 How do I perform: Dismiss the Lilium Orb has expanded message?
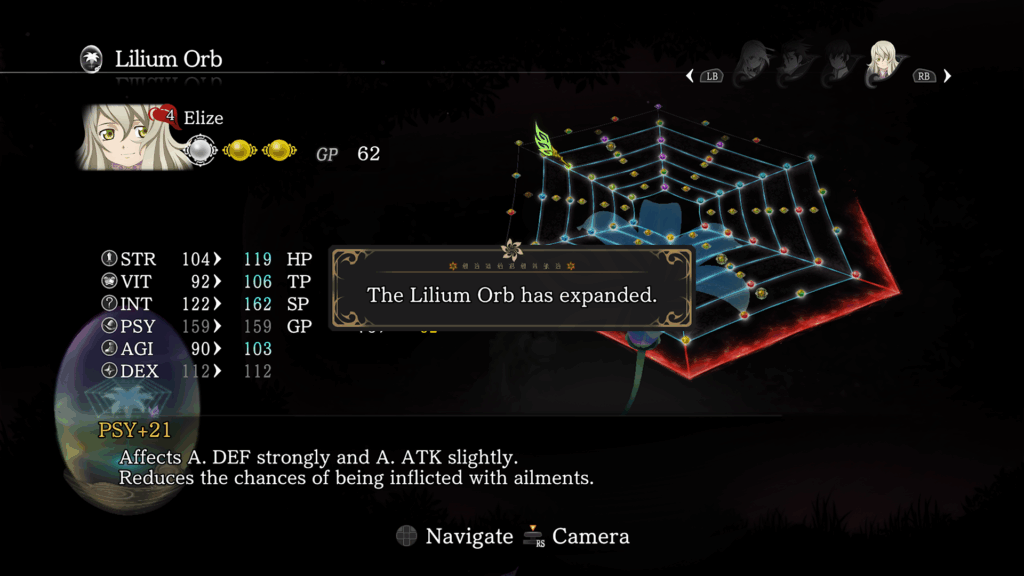coord(511,294)
